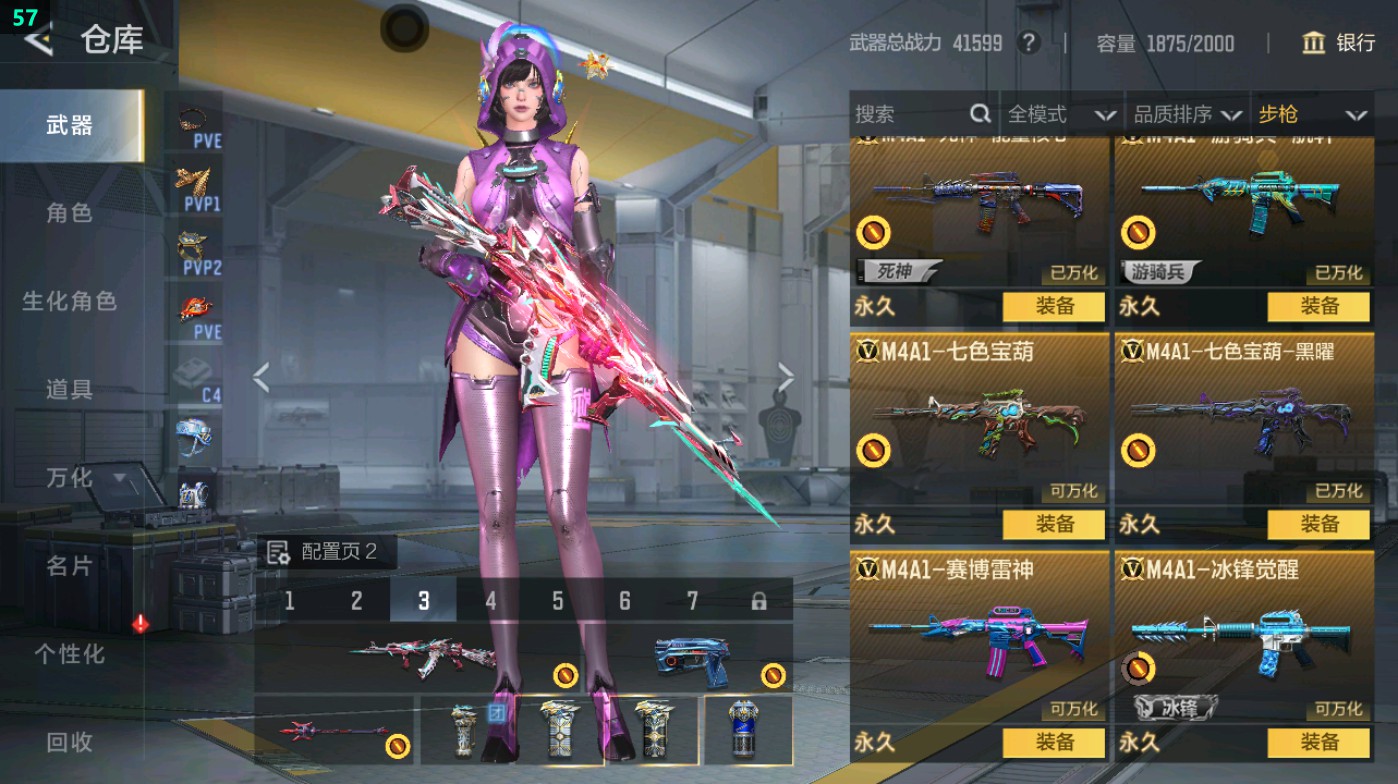Open the 品质排序 sorting dropdown
This screenshot has height=784, width=1398.
(1187, 114)
